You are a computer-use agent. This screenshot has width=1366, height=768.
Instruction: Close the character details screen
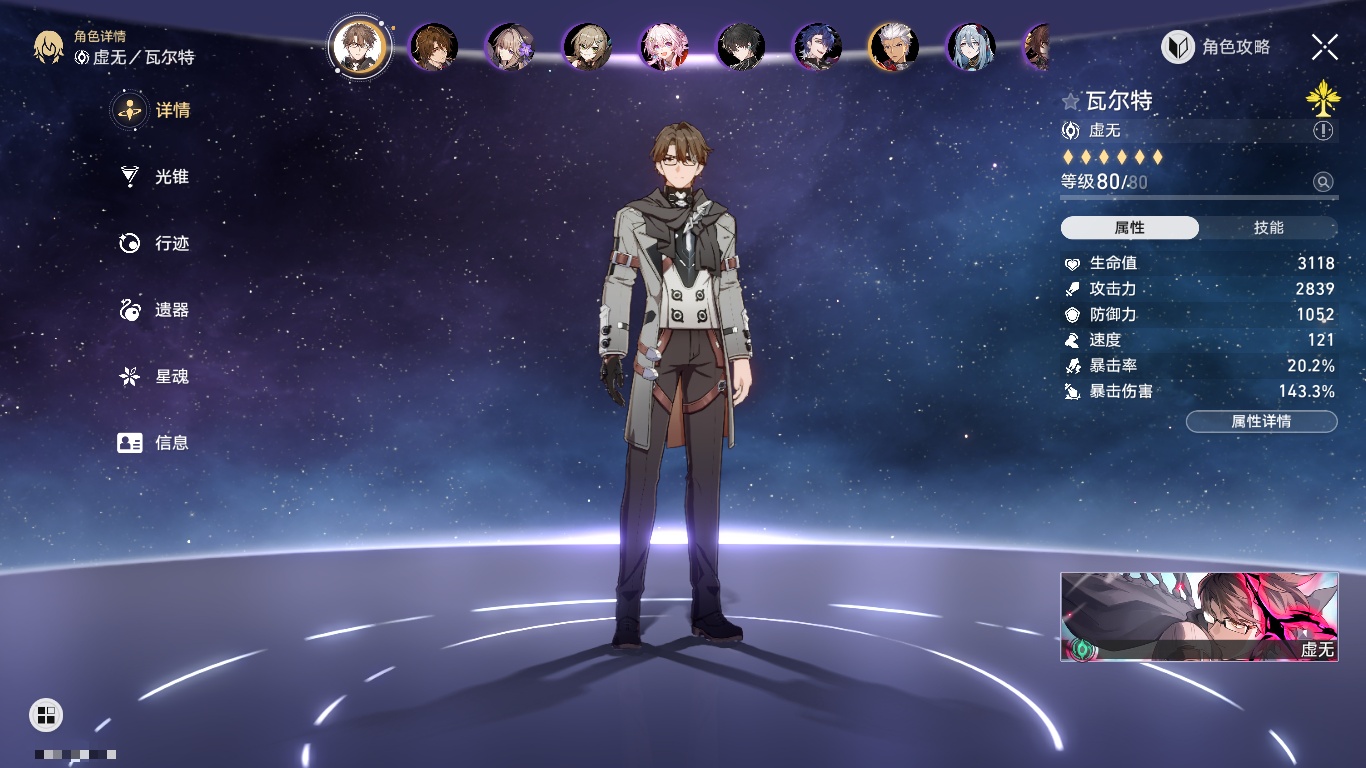[x=1325, y=47]
